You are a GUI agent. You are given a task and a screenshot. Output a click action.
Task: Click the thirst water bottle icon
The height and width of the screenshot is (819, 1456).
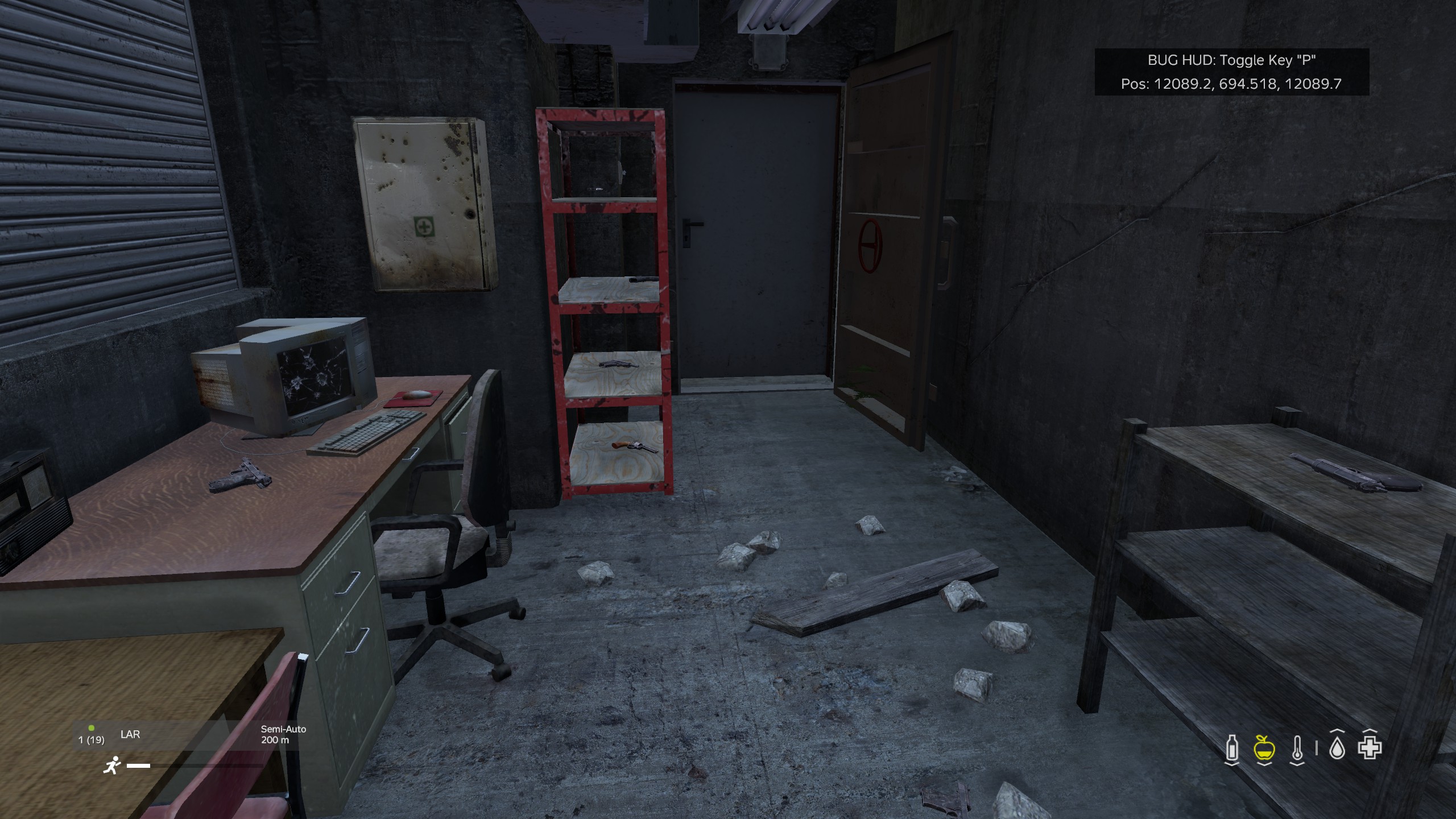click(x=1231, y=748)
